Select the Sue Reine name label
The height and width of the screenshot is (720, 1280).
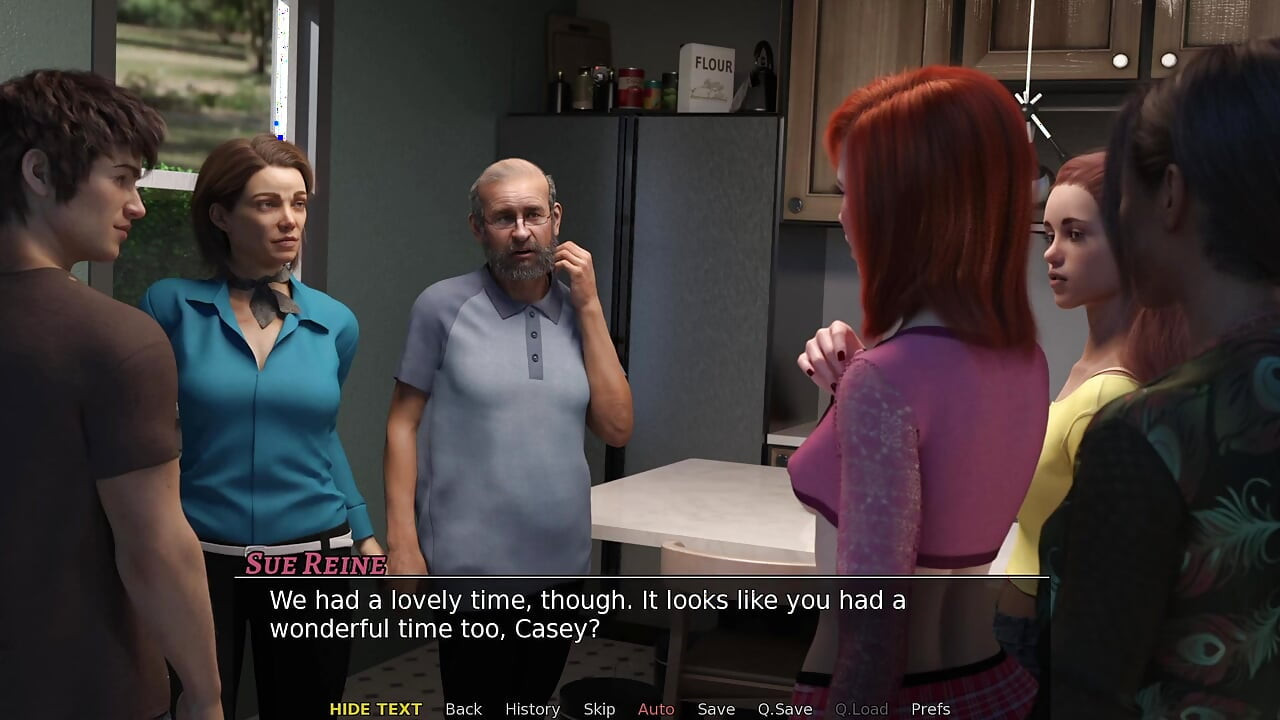click(x=314, y=564)
